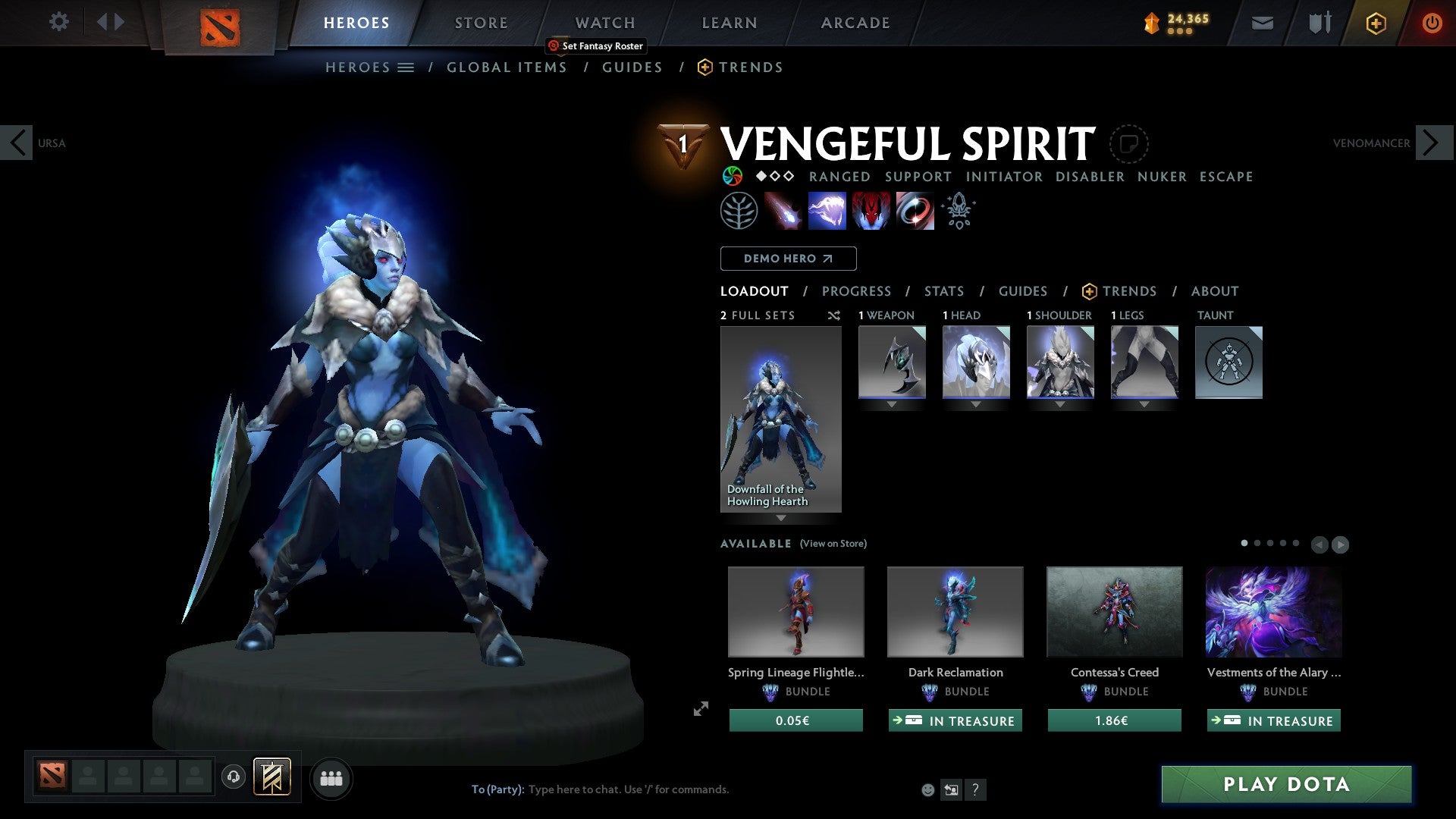This screenshot has width=1456, height=819.
Task: Click the View on Store link
Action: (833, 544)
